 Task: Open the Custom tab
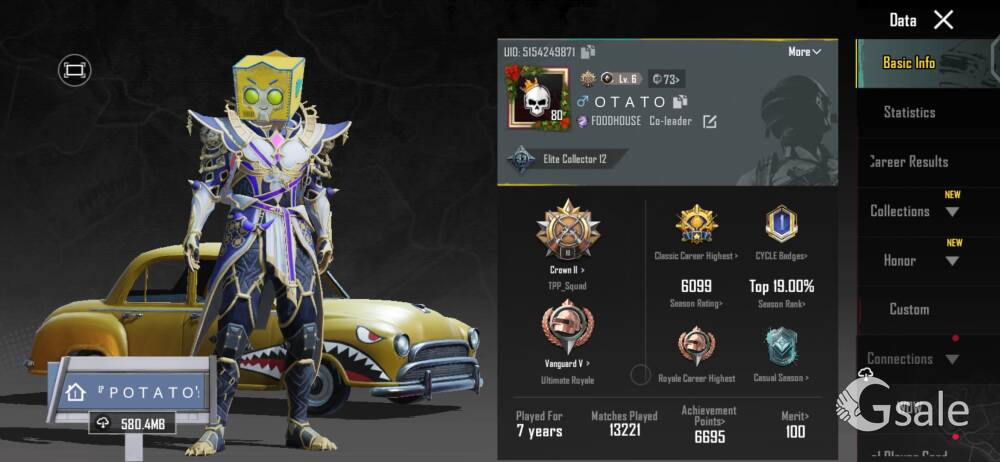(909, 309)
